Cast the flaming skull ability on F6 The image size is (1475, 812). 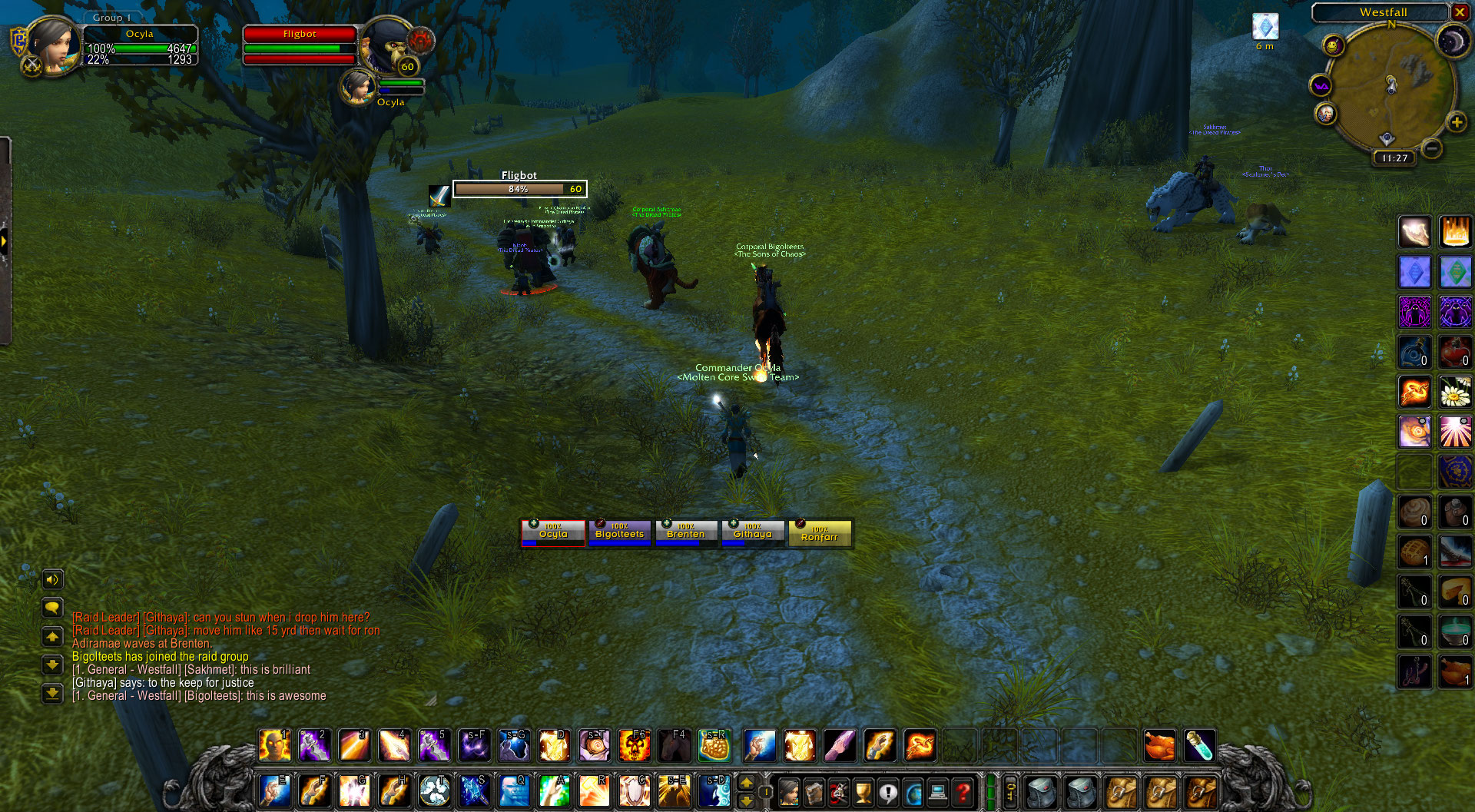[x=635, y=745]
